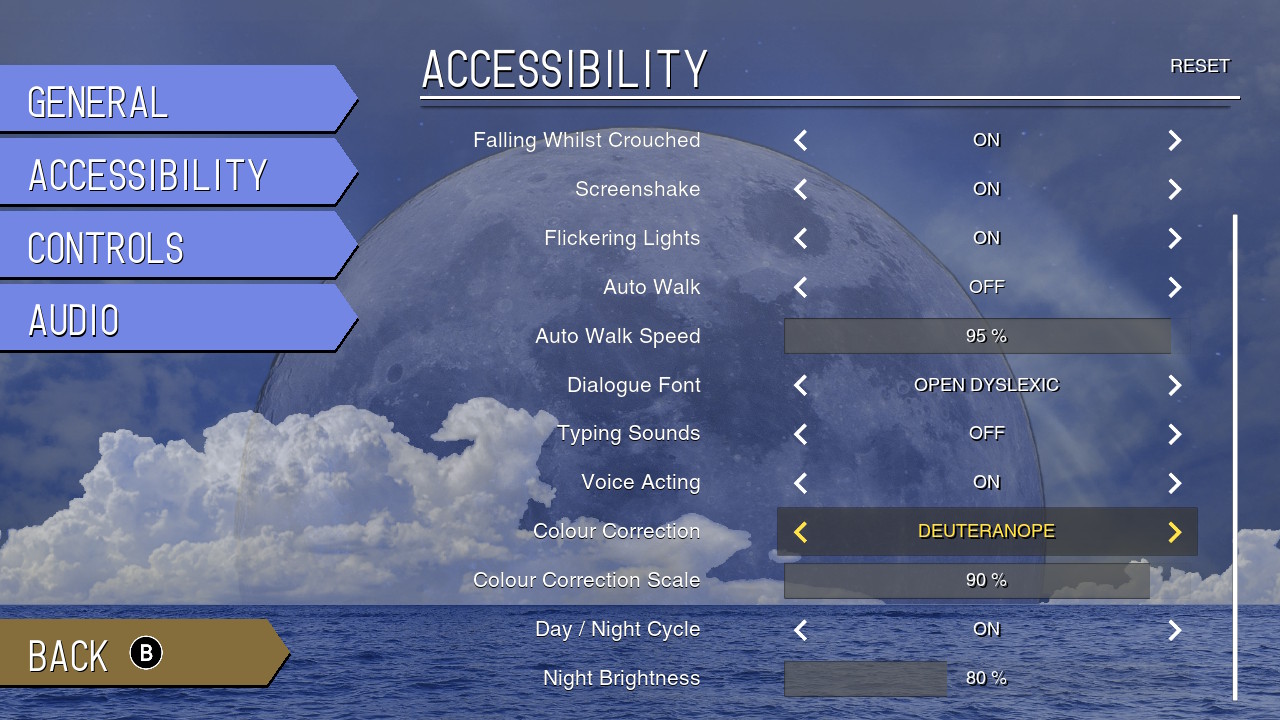1280x720 pixels.
Task: Adjust the Auto Walk Speed slider
Action: click(x=977, y=336)
